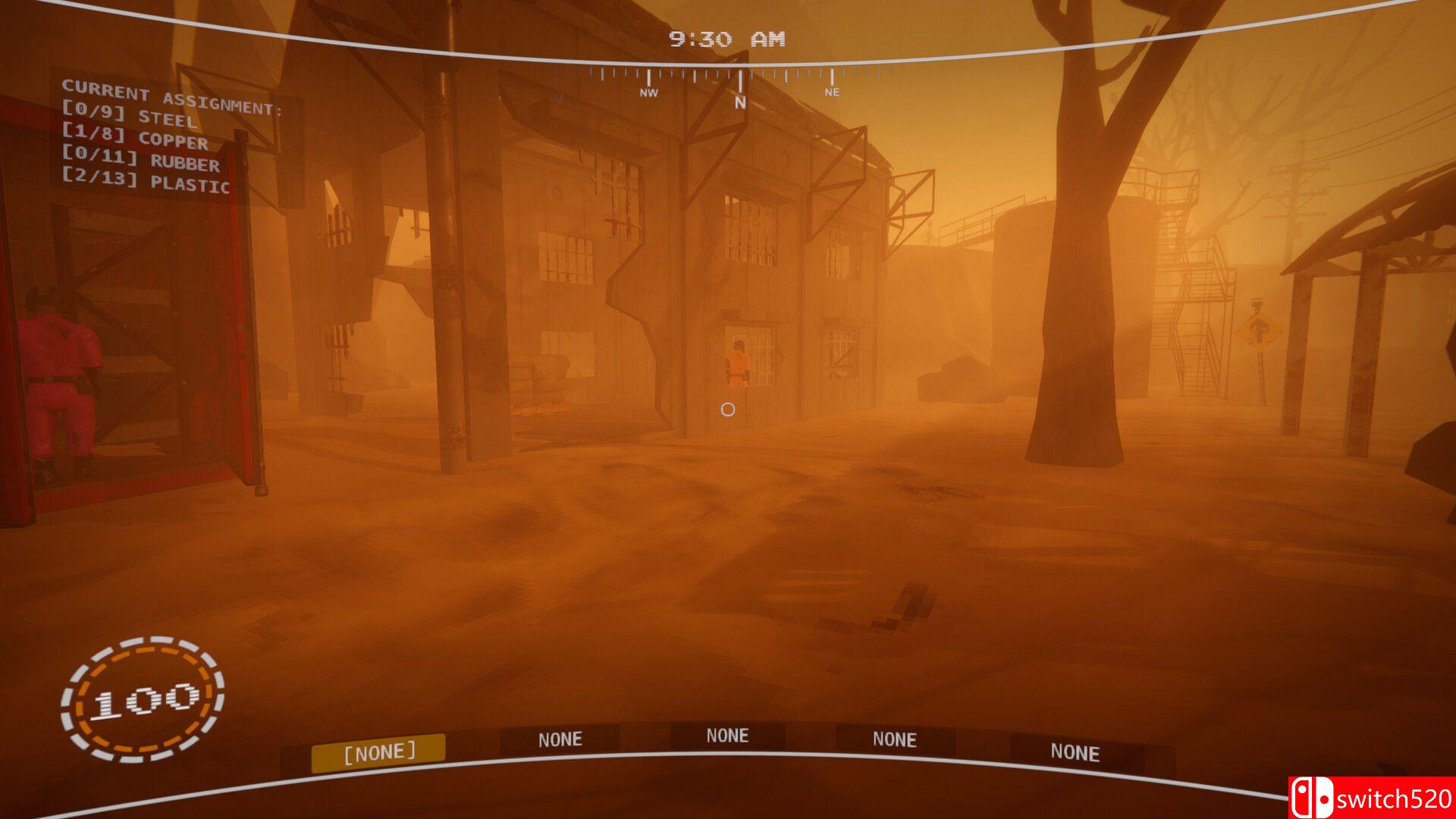
Task: Click the NE compass marker
Action: [832, 93]
